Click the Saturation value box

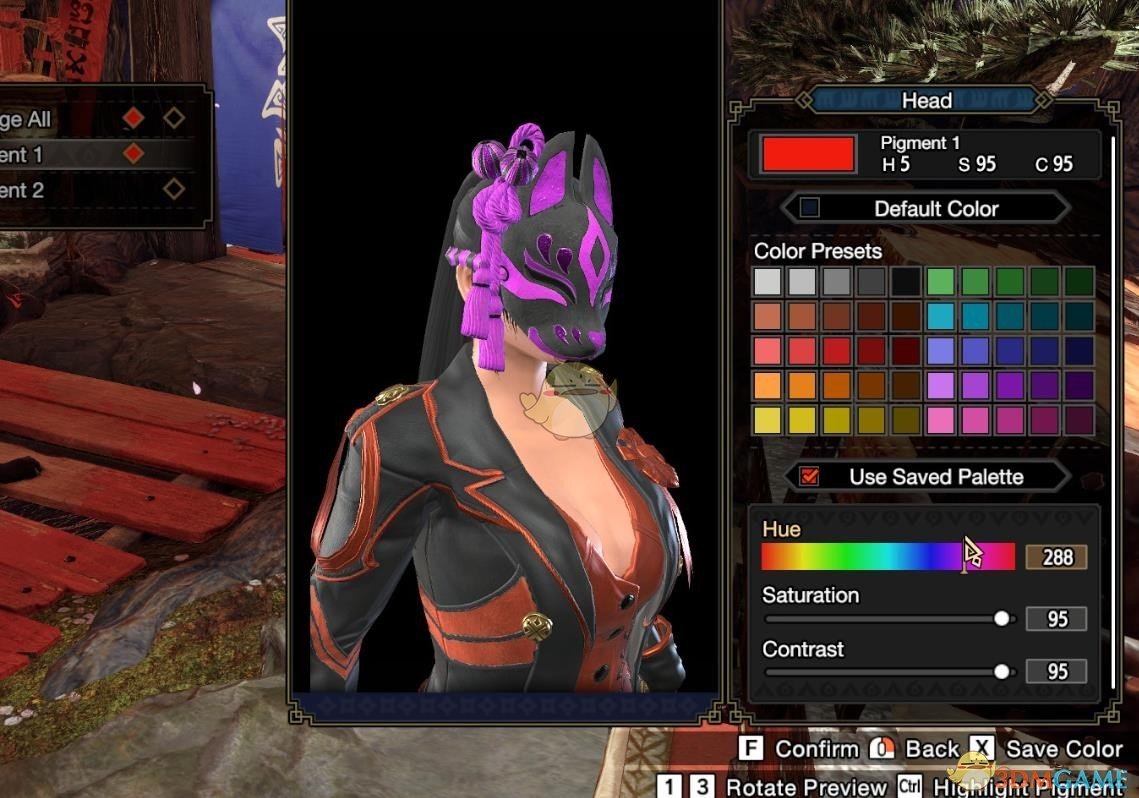(1057, 620)
